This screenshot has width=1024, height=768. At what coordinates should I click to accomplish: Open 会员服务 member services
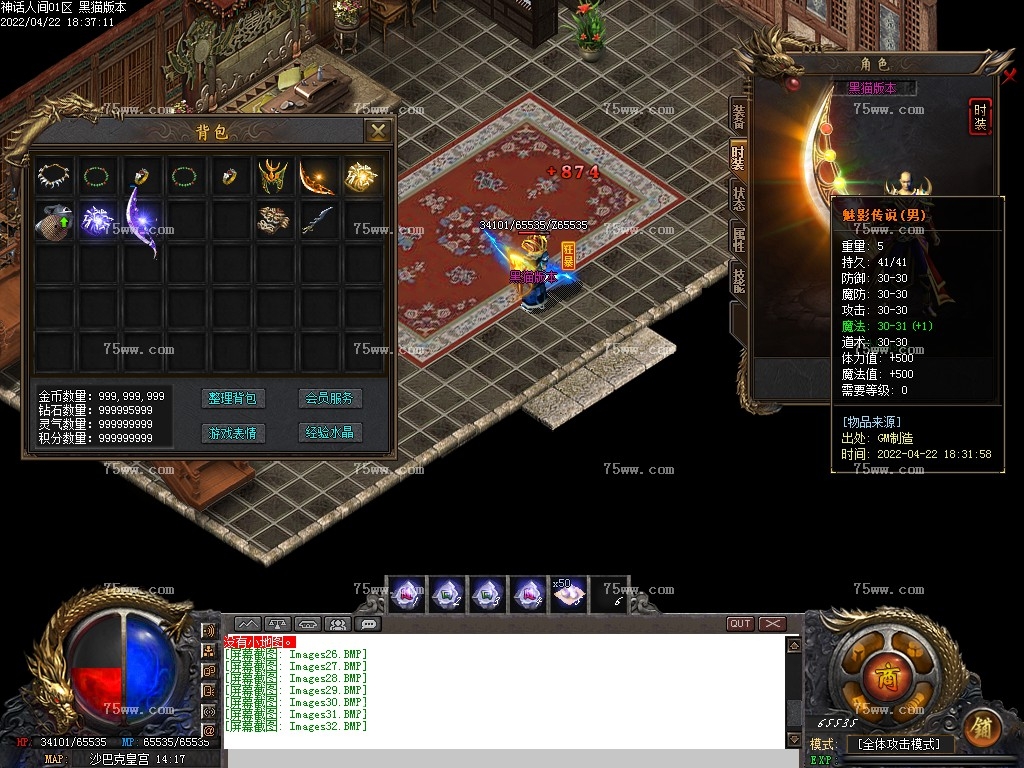(x=330, y=398)
